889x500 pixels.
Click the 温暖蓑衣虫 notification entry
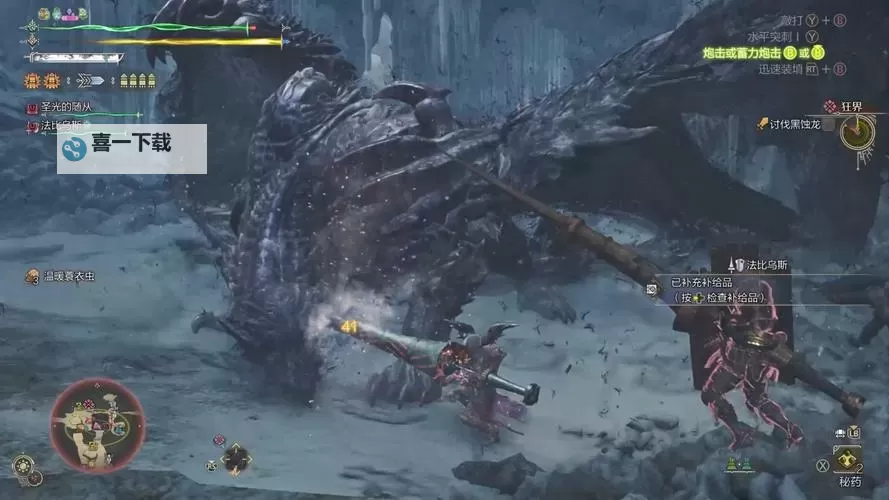click(66, 276)
